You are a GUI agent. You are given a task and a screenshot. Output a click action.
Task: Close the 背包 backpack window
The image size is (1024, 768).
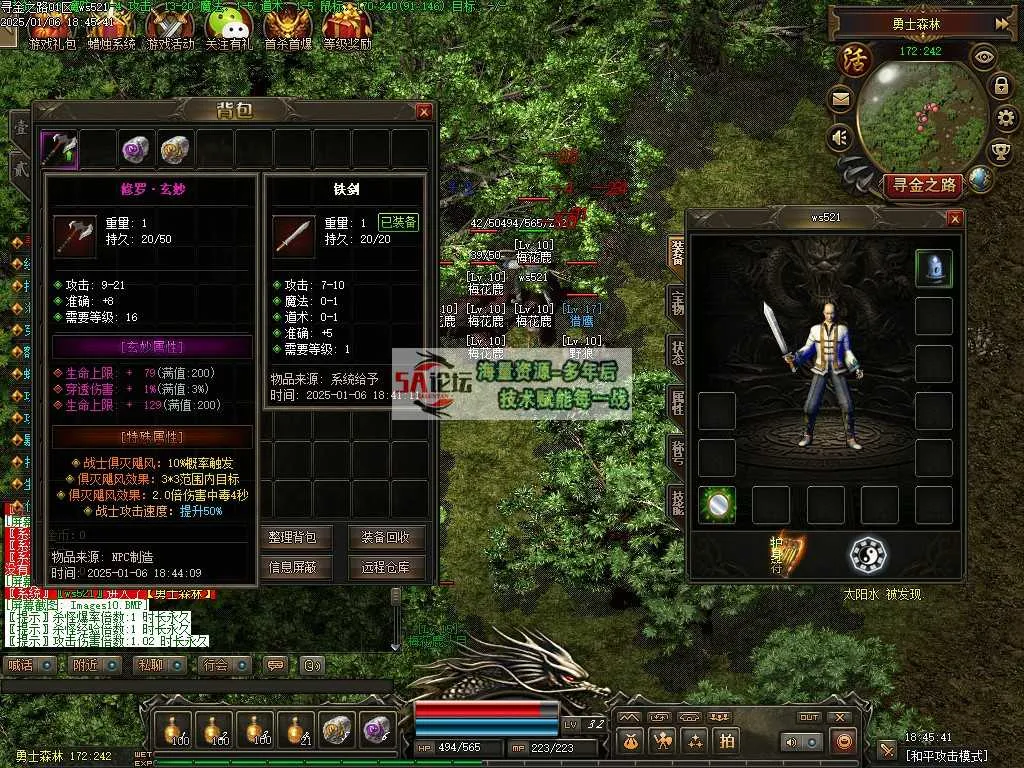(x=424, y=112)
